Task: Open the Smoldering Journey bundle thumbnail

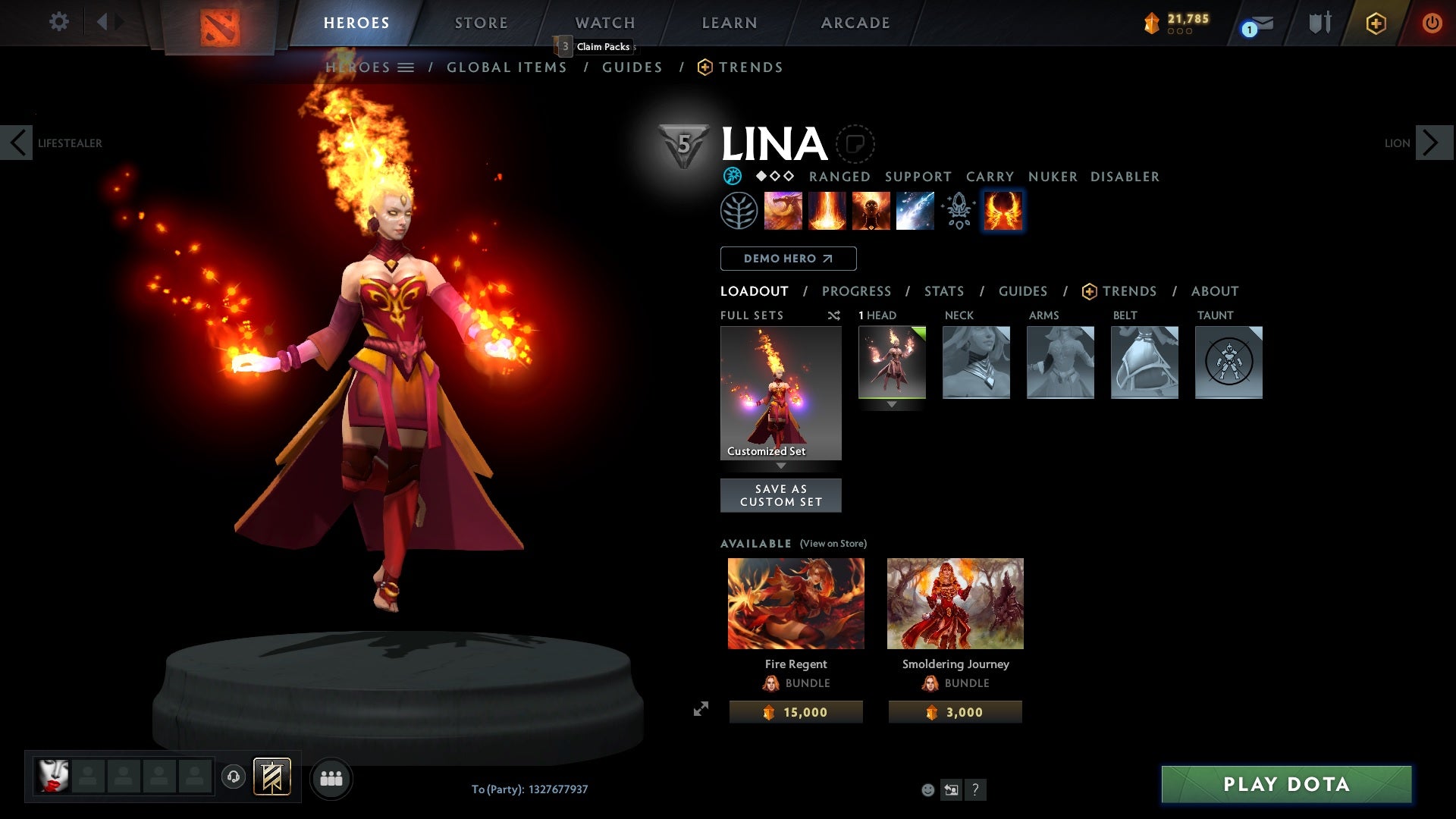Action: [x=955, y=604]
